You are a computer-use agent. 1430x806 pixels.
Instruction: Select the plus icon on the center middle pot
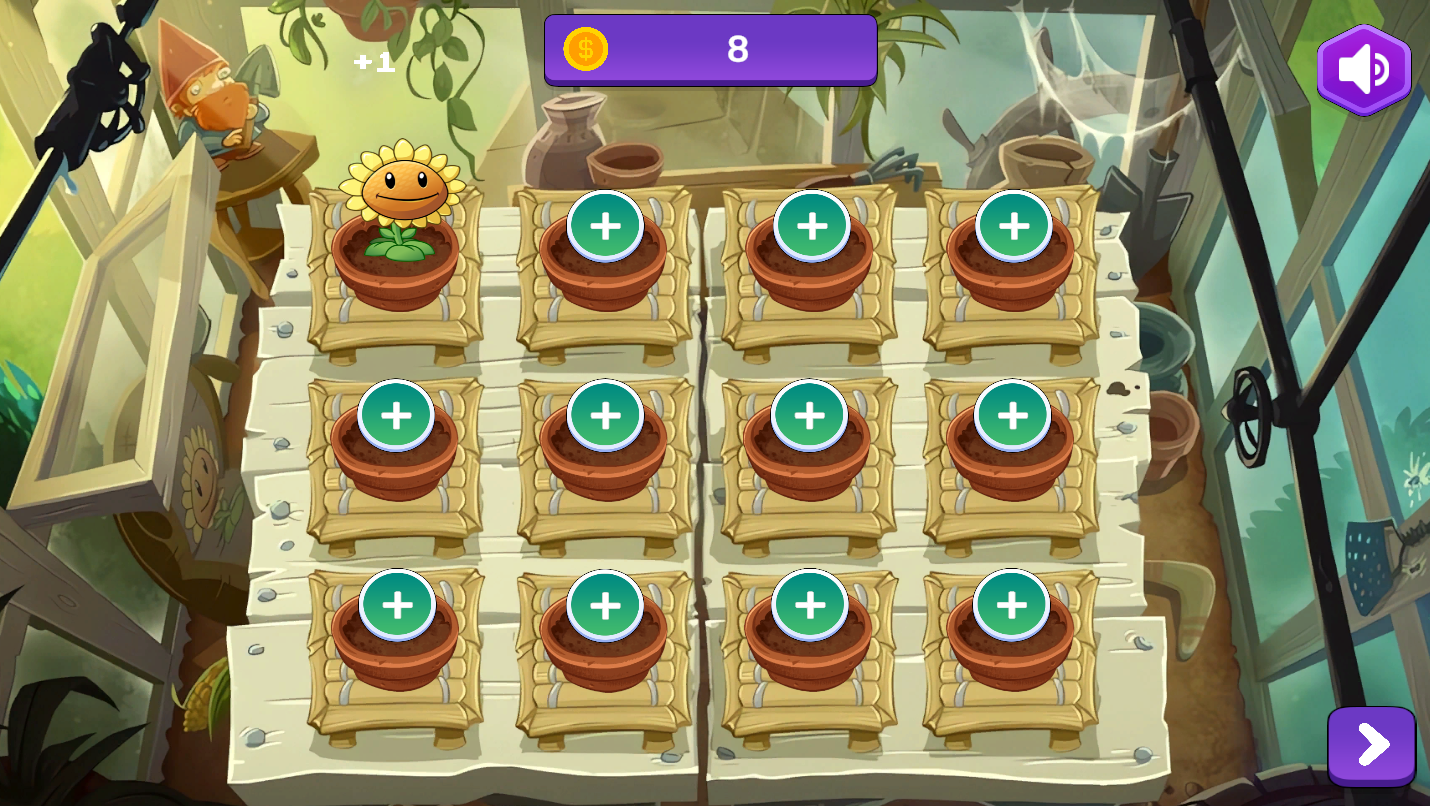(x=602, y=414)
